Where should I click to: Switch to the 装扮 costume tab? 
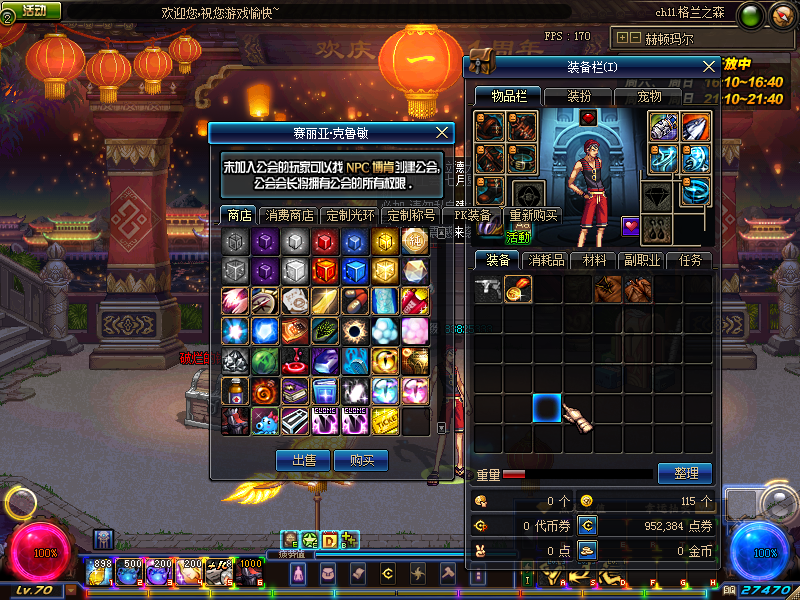(580, 96)
